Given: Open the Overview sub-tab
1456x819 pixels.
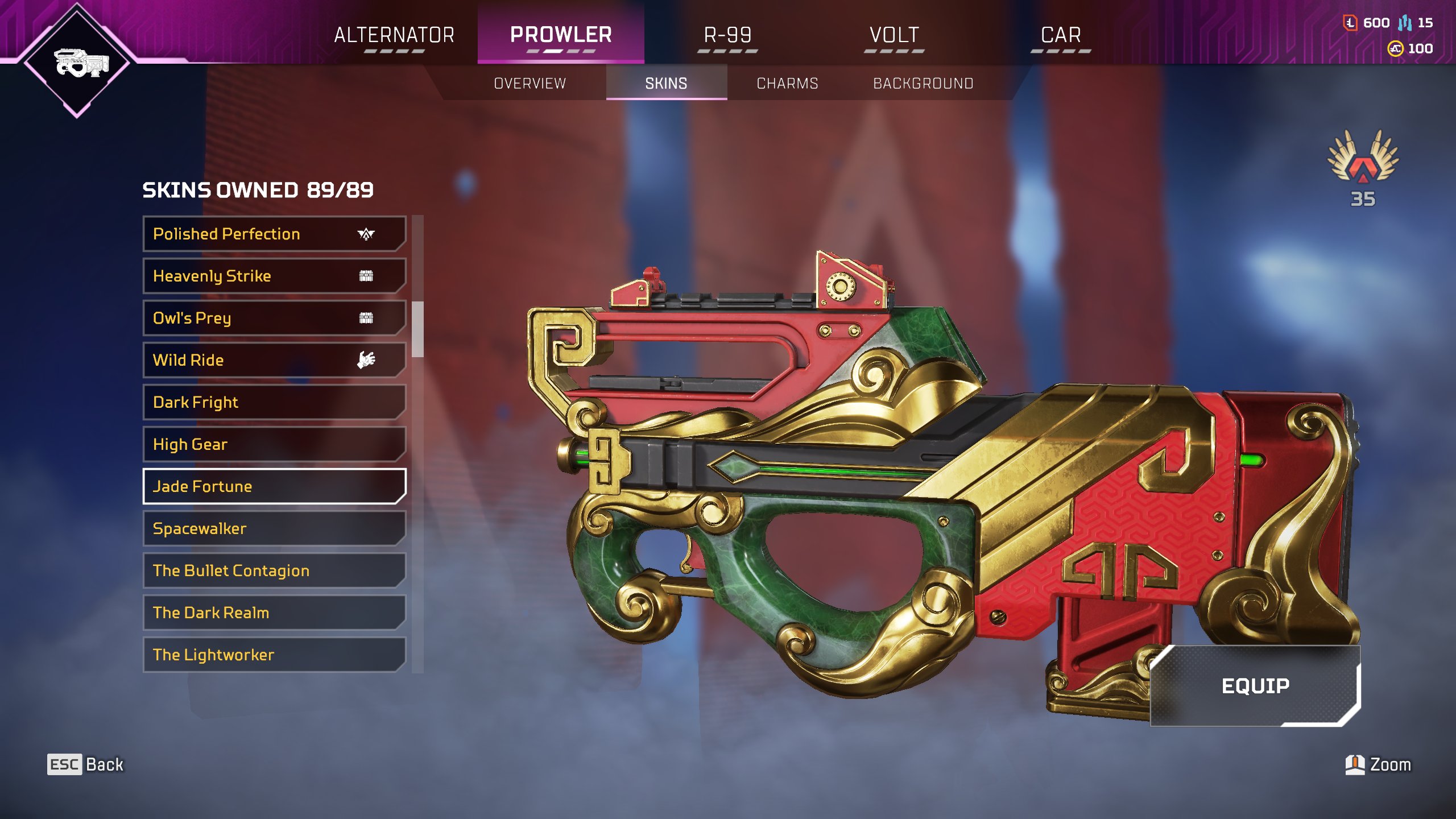Looking at the screenshot, I should click(x=530, y=84).
